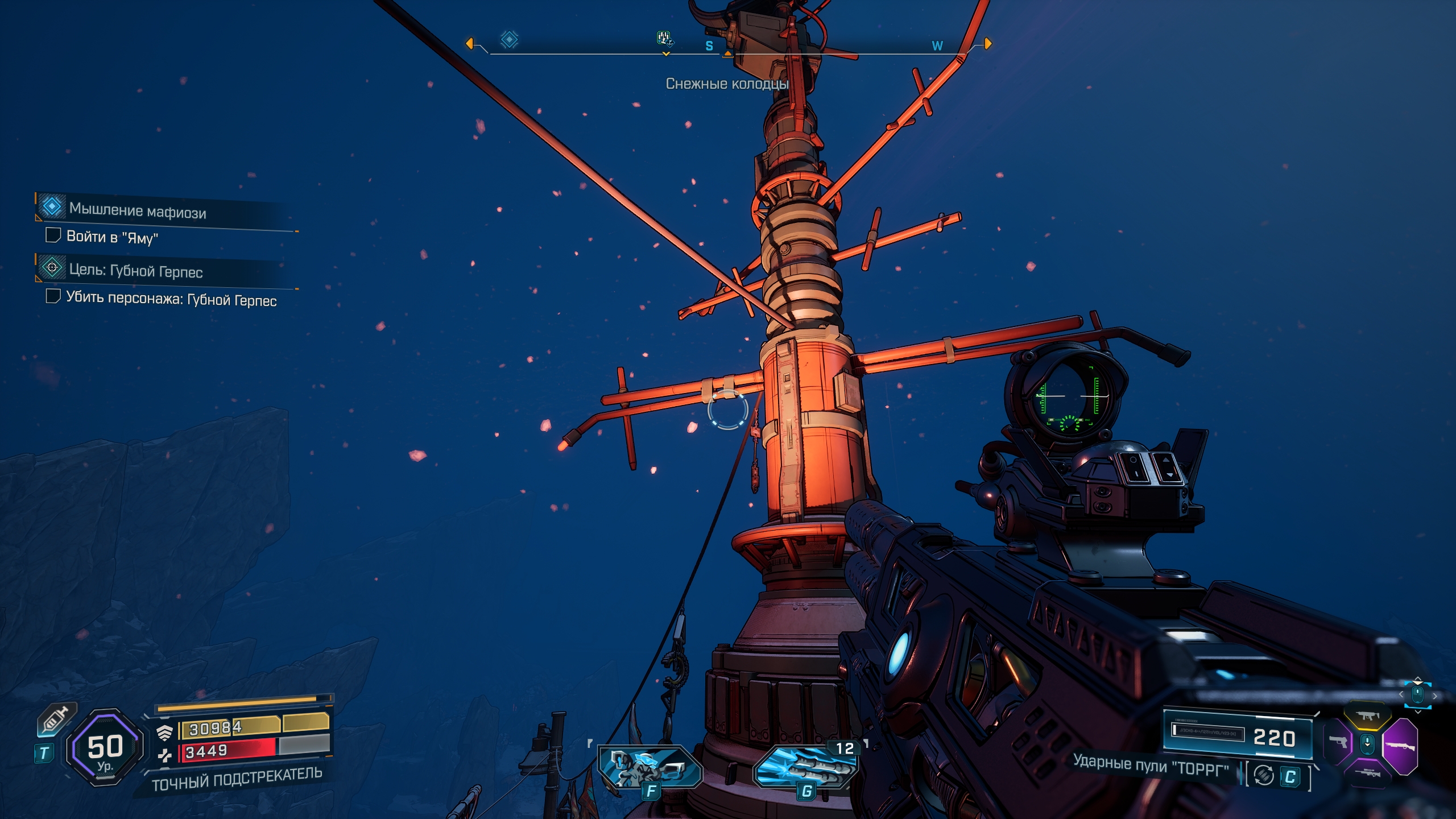Click the quest diamond marker on compass
Viewport: 1456px width, 819px height.
[509, 39]
